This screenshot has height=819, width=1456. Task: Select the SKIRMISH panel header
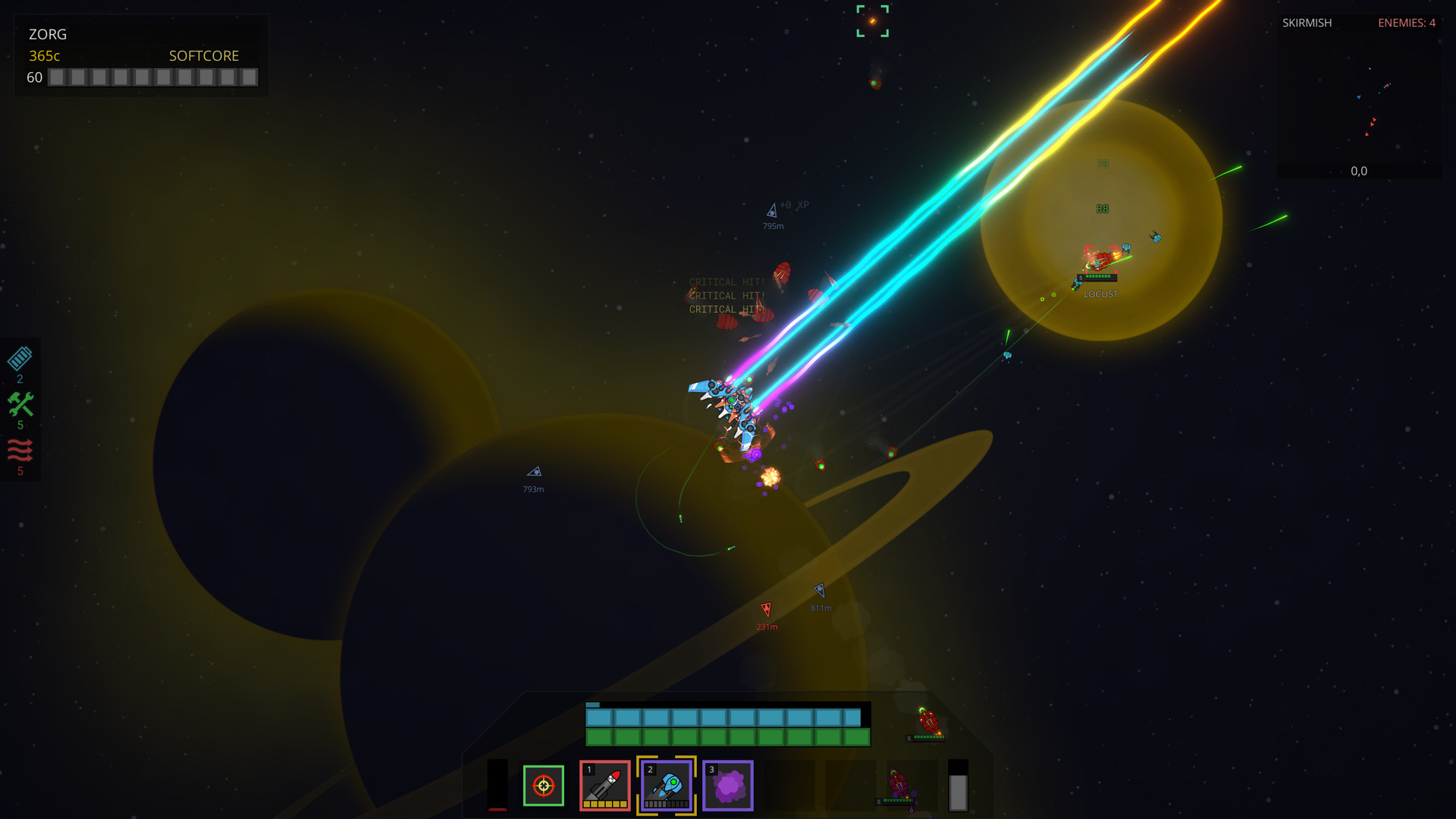(x=1306, y=23)
